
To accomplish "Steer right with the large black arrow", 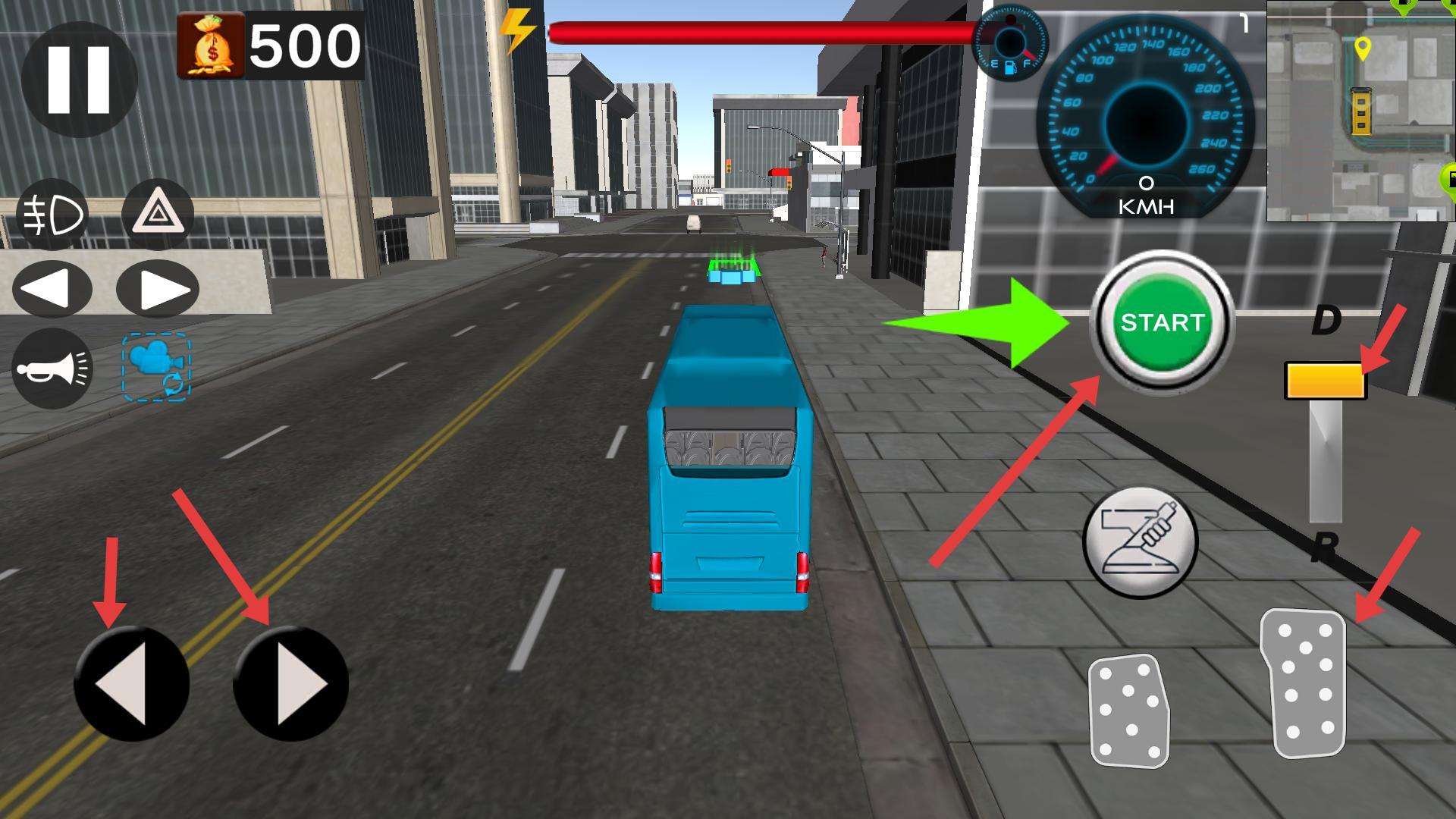I will pyautogui.click(x=290, y=684).
